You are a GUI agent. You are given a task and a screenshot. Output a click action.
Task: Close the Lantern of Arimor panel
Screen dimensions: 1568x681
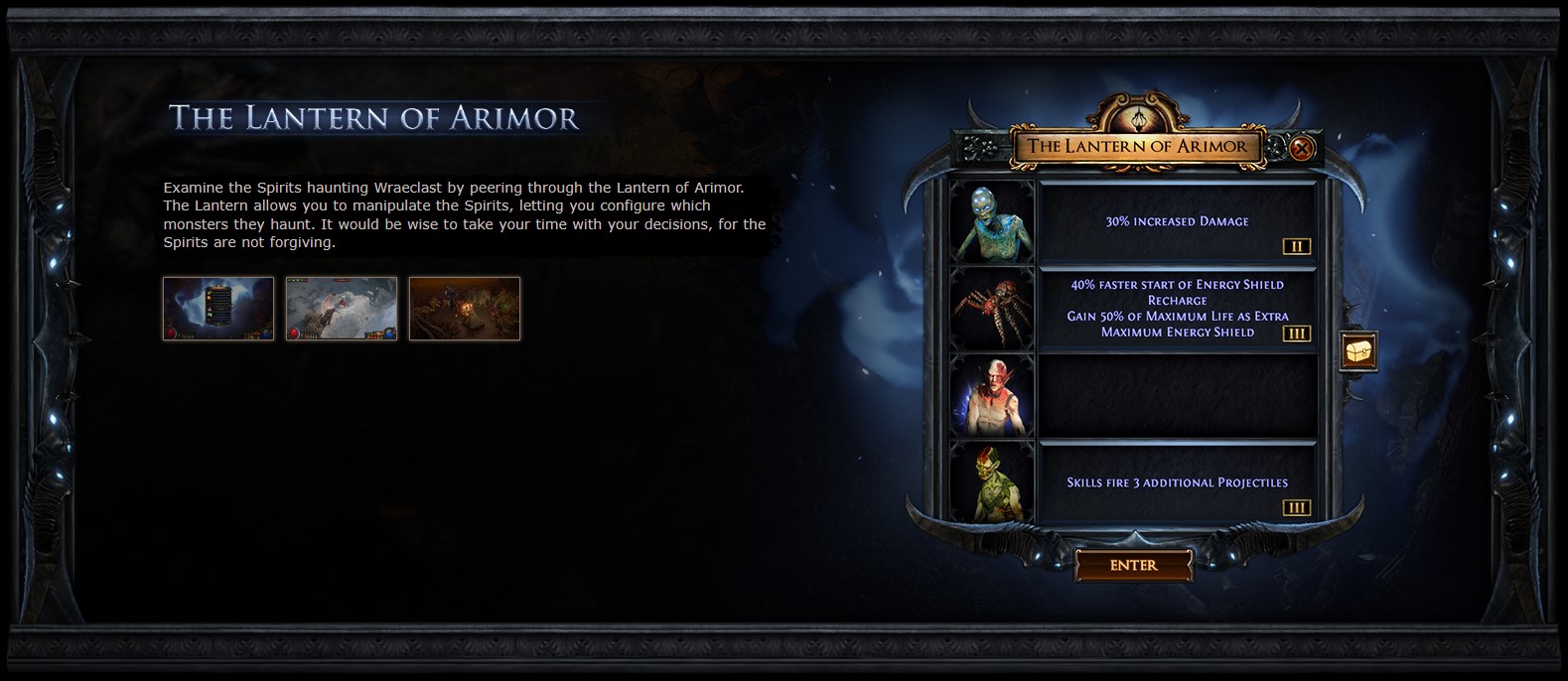click(x=1302, y=149)
